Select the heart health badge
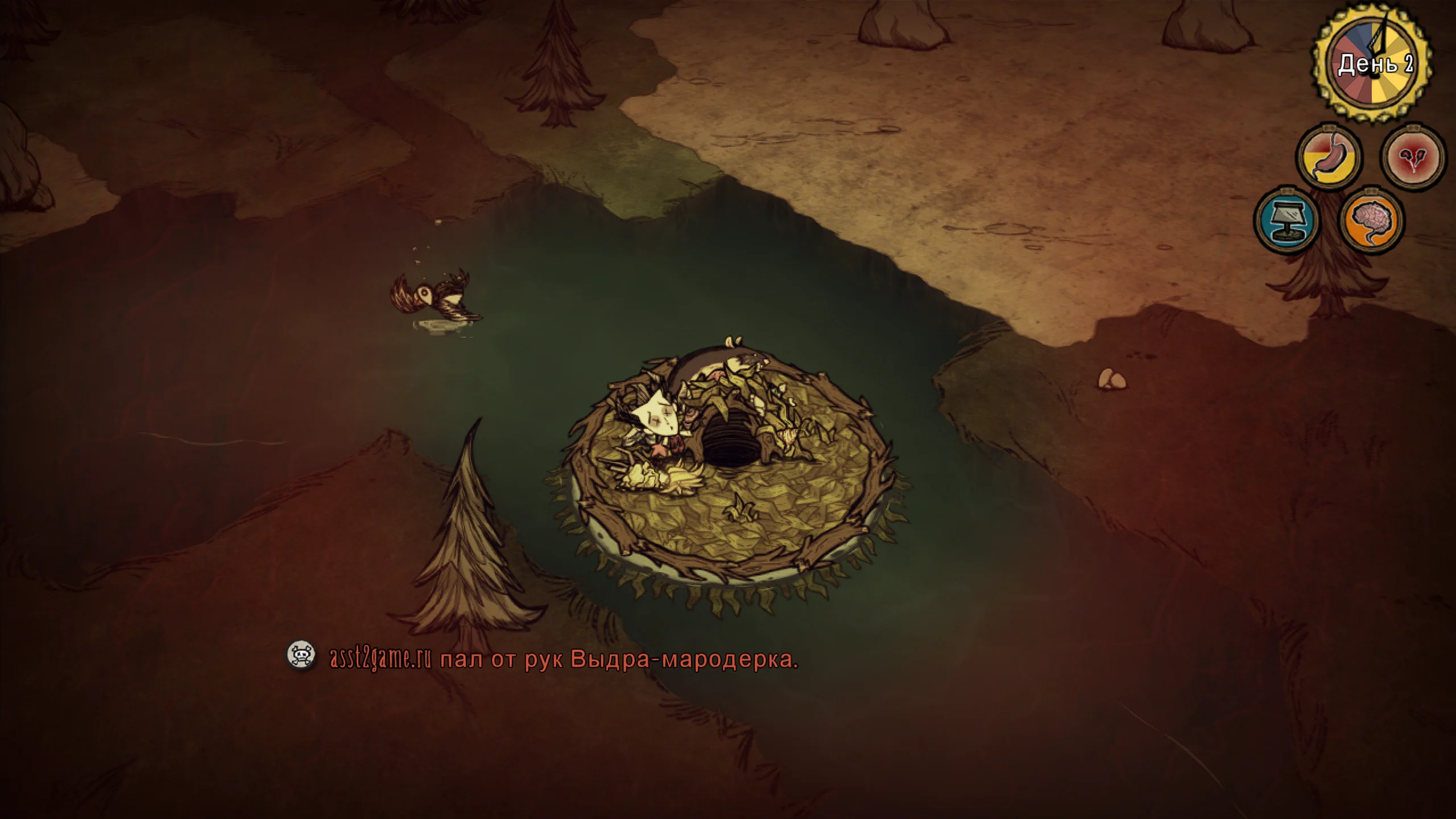The height and width of the screenshot is (819, 1456). click(x=1413, y=156)
